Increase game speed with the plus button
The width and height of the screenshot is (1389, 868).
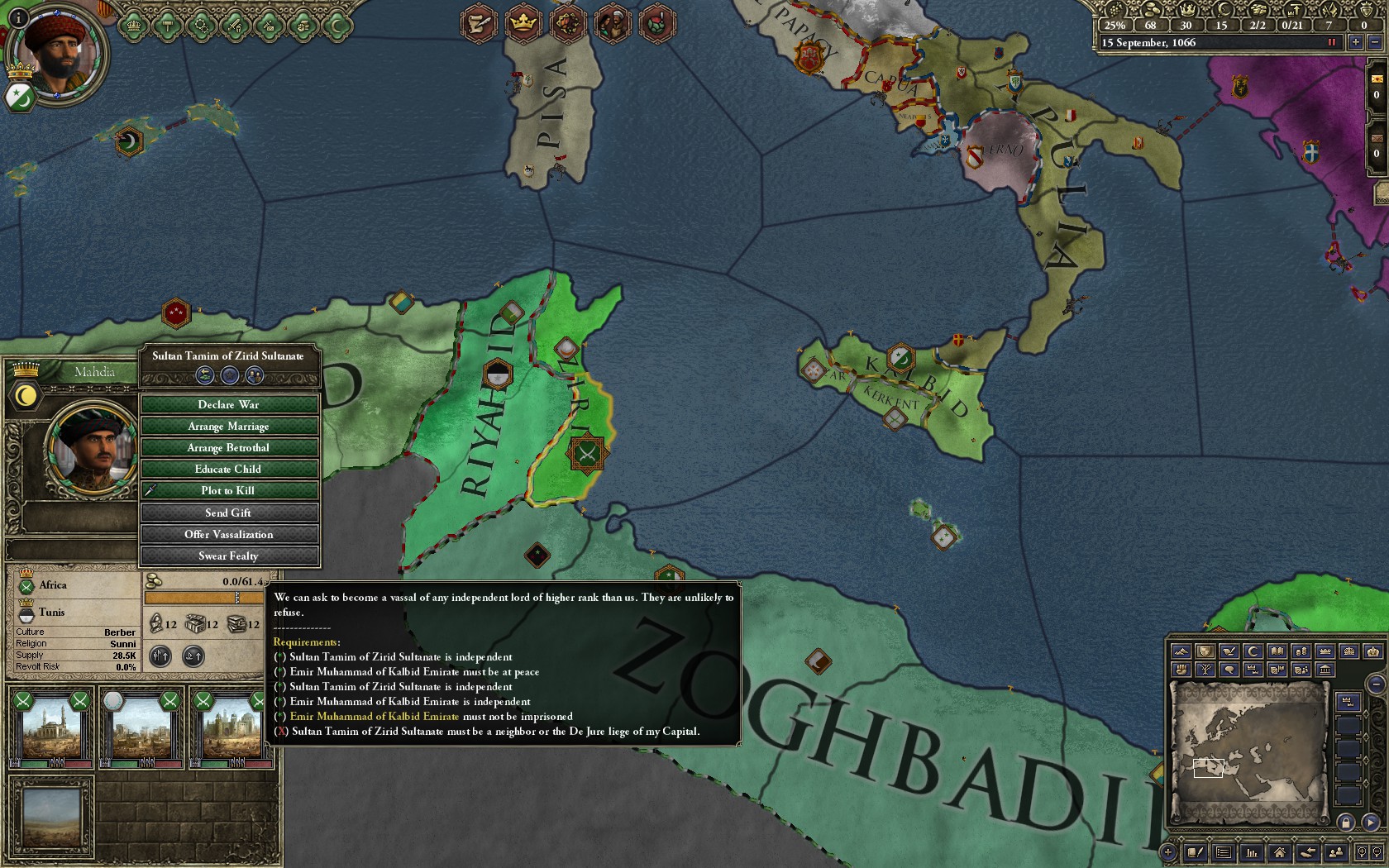click(x=1355, y=42)
